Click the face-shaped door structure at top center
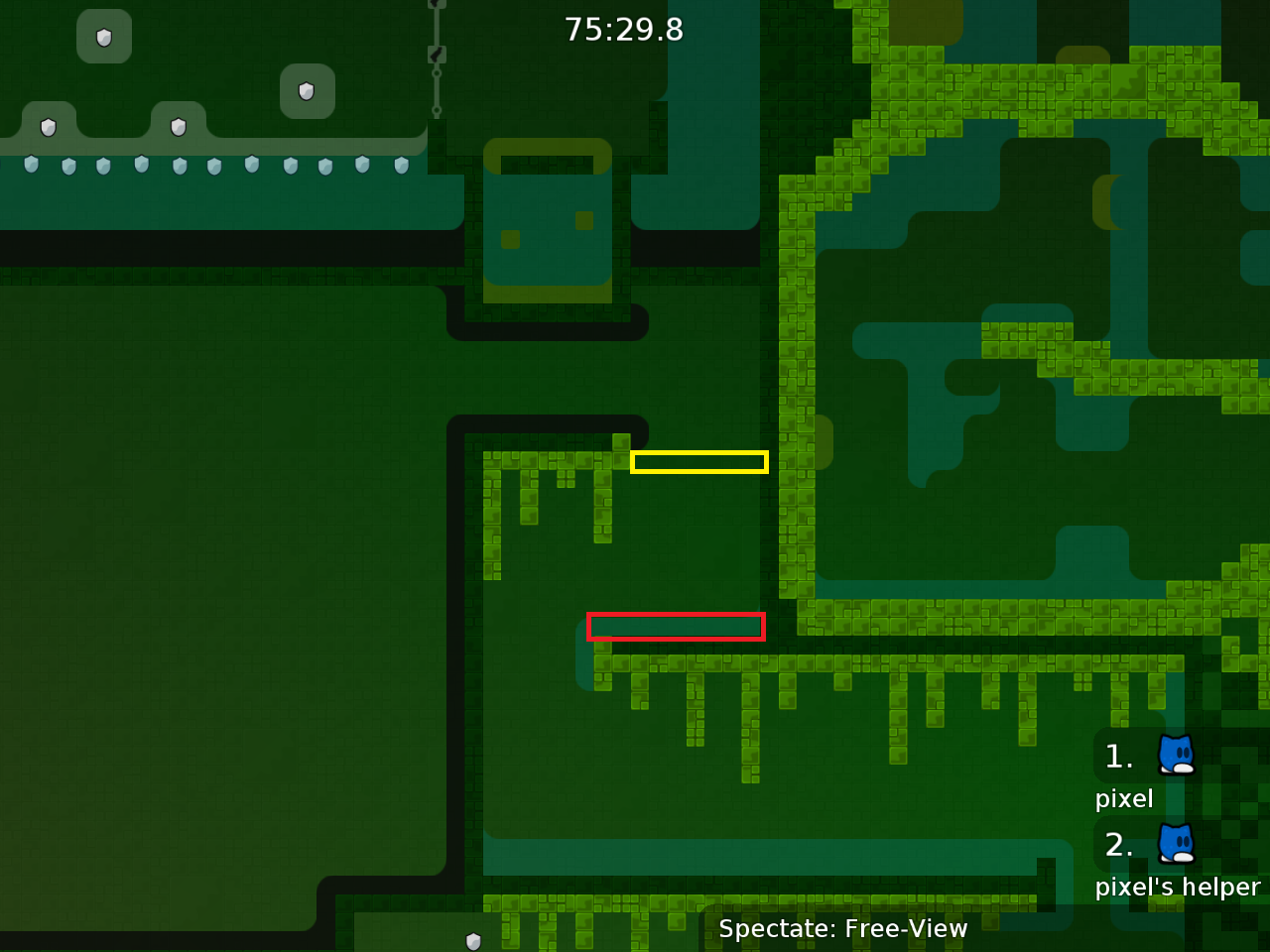1270x952 pixels. point(546,223)
